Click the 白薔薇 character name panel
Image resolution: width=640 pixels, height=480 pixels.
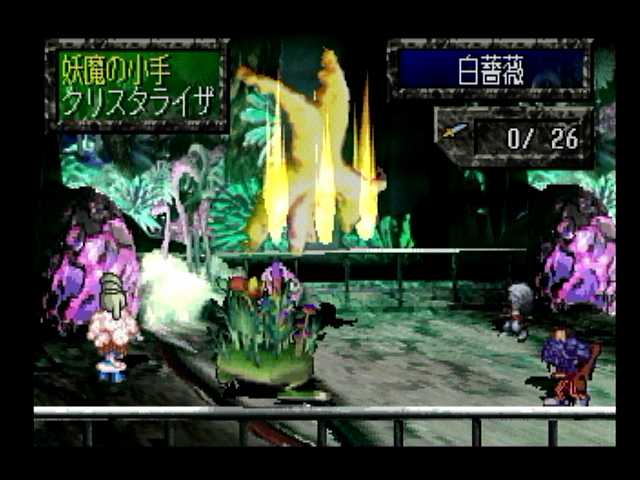tap(491, 70)
